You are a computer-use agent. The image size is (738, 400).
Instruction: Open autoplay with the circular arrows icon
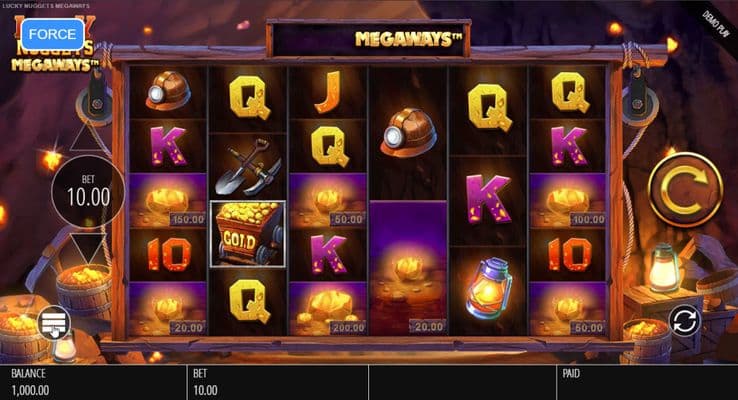click(x=685, y=321)
